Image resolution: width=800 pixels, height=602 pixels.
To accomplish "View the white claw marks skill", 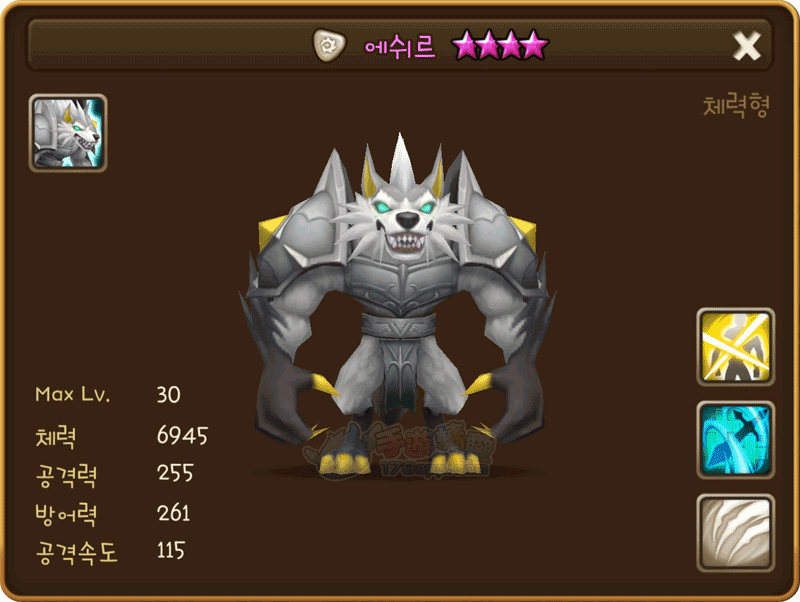I will click(735, 532).
